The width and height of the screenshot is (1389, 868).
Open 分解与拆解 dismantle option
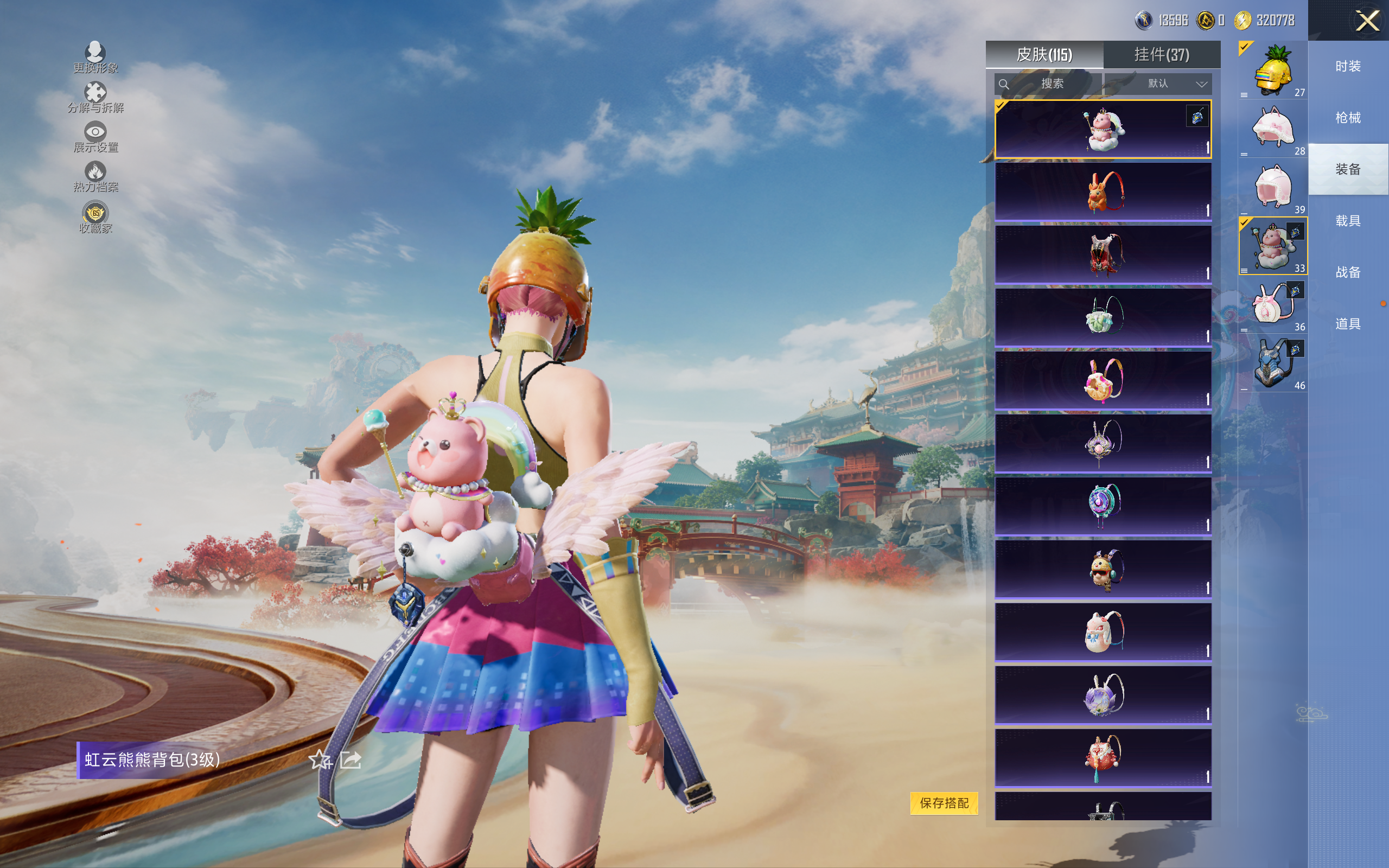(x=95, y=98)
